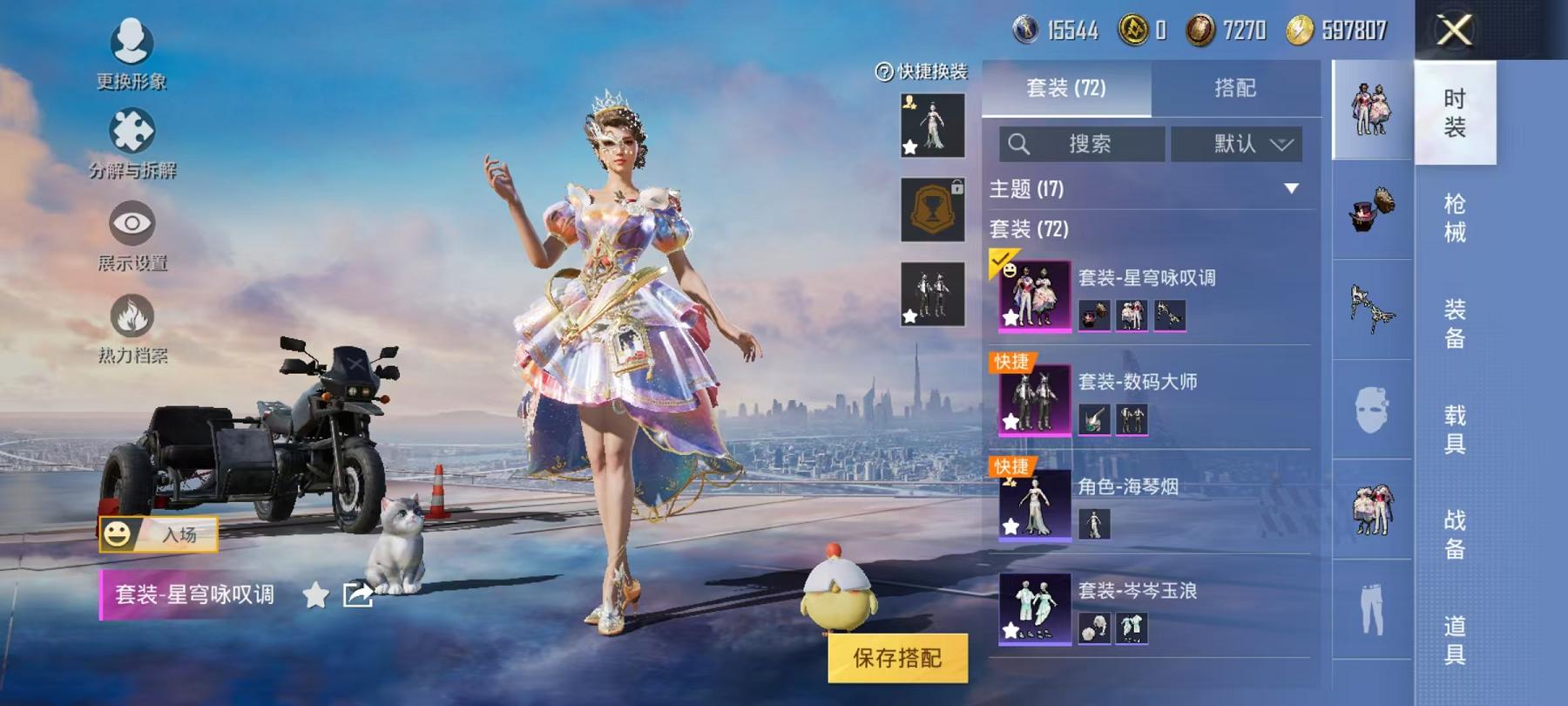Save the outfit with 保存搭配

[897, 658]
